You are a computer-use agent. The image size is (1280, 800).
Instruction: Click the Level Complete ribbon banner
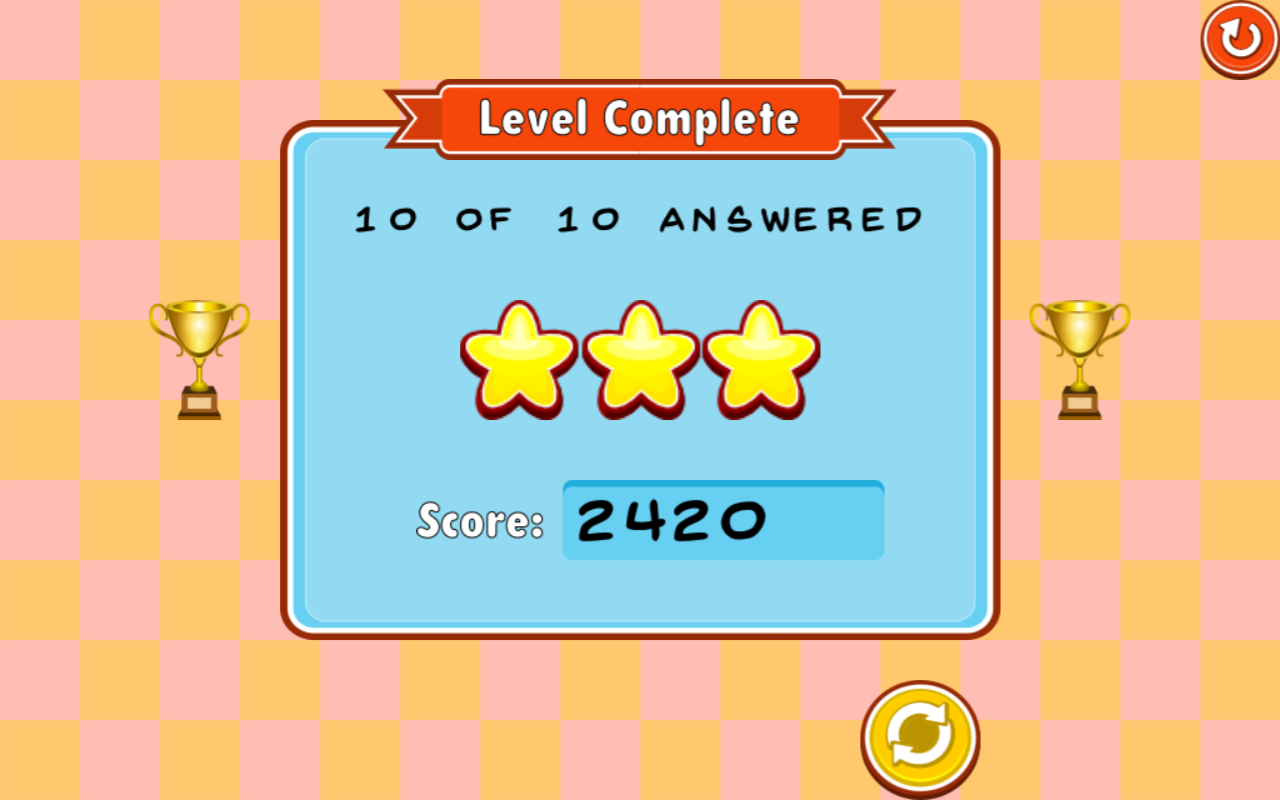point(639,117)
